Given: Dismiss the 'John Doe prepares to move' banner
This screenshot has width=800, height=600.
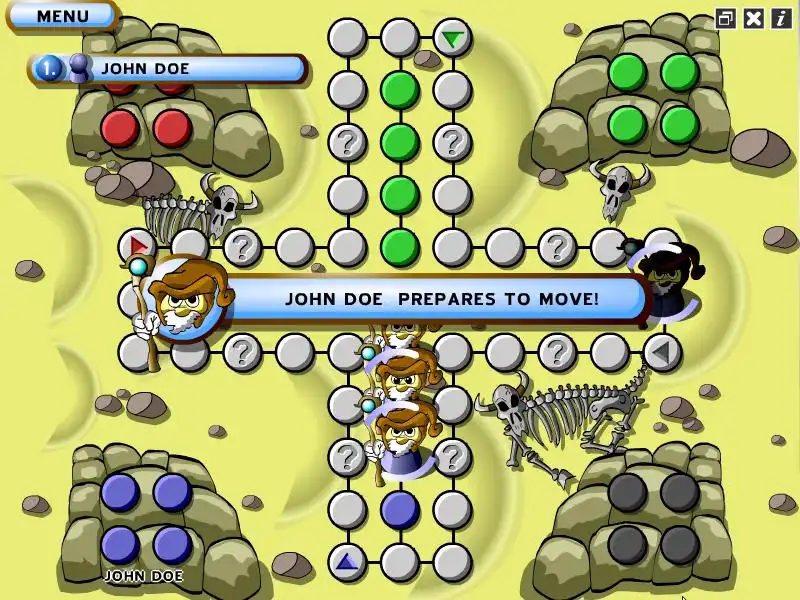Looking at the screenshot, I should pyautogui.click(x=440, y=298).
